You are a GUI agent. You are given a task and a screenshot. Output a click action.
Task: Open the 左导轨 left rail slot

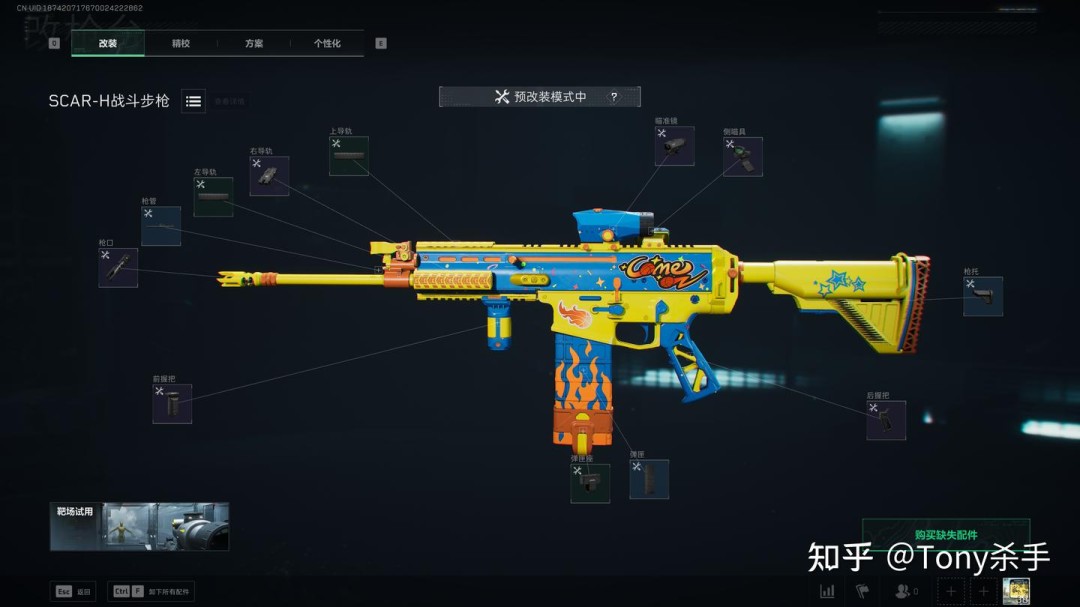point(213,197)
